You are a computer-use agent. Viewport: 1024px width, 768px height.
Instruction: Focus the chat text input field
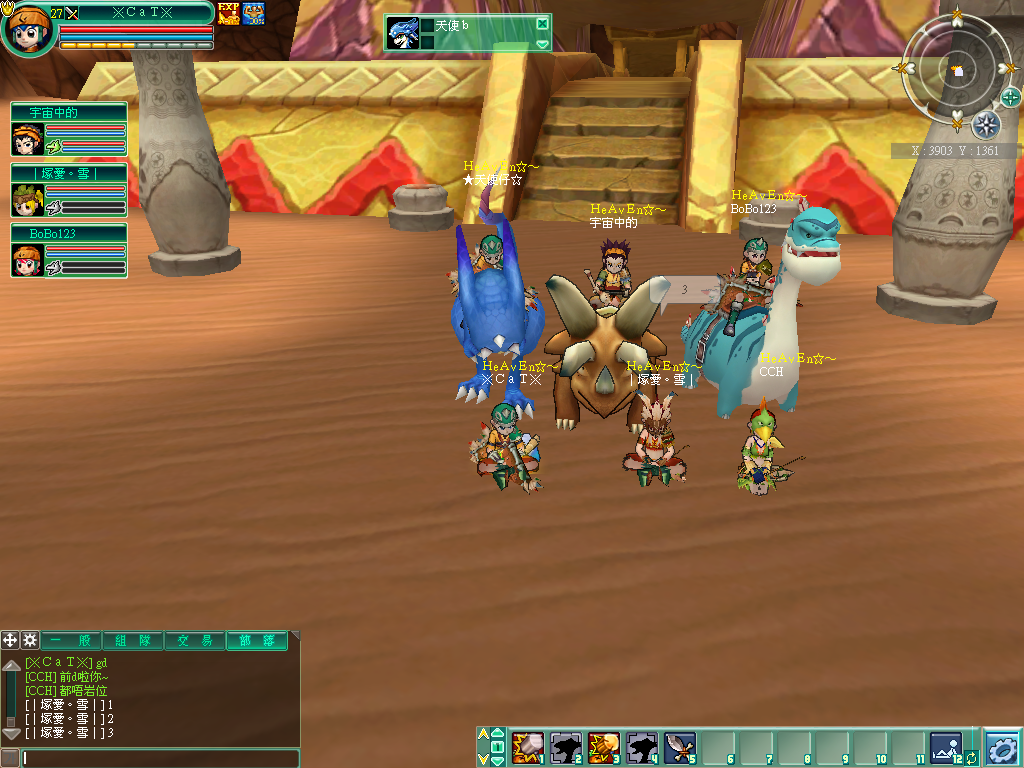[x=160, y=759]
